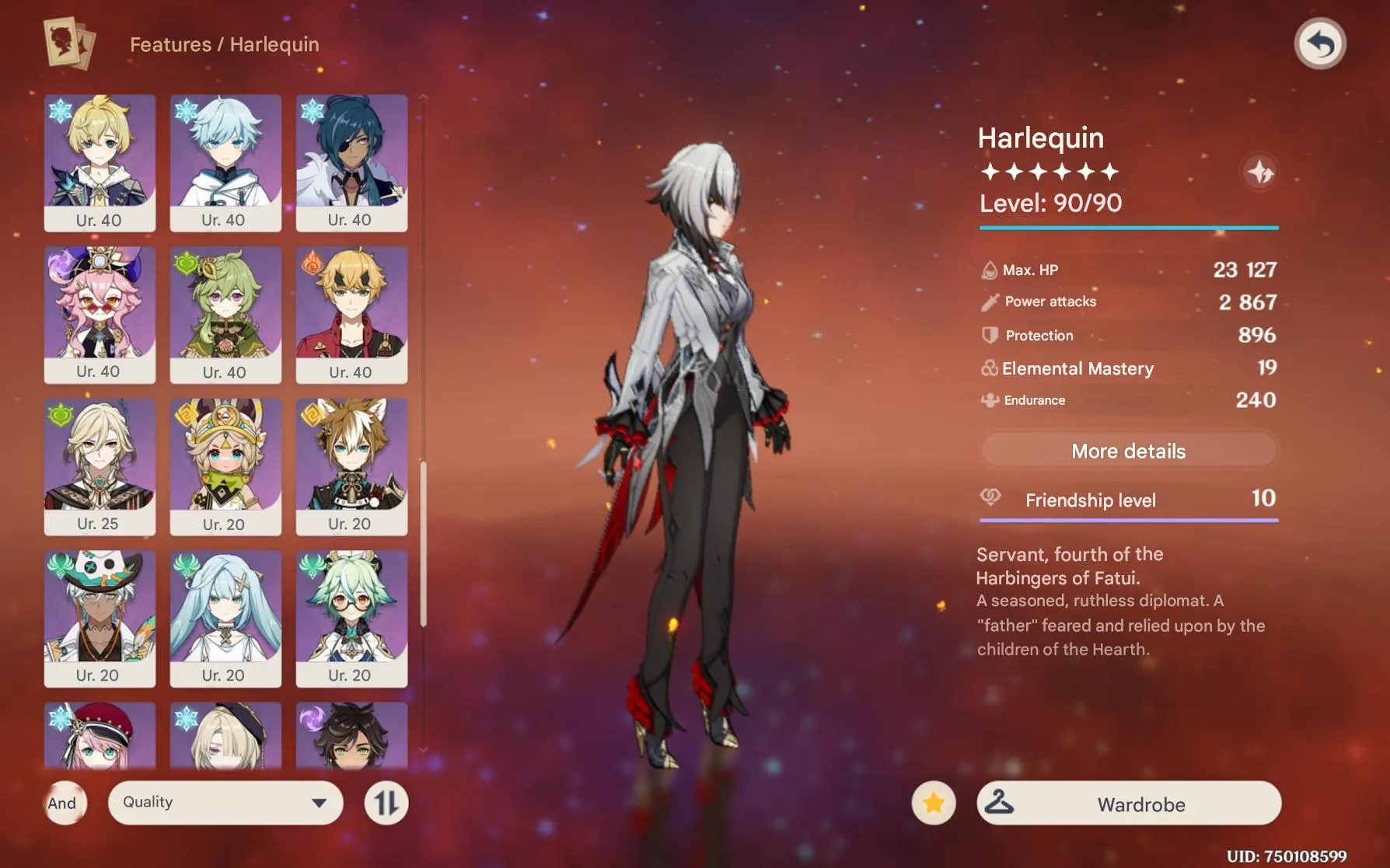
Task: Click the level progress bar under Level 90/90
Action: pos(1129,229)
